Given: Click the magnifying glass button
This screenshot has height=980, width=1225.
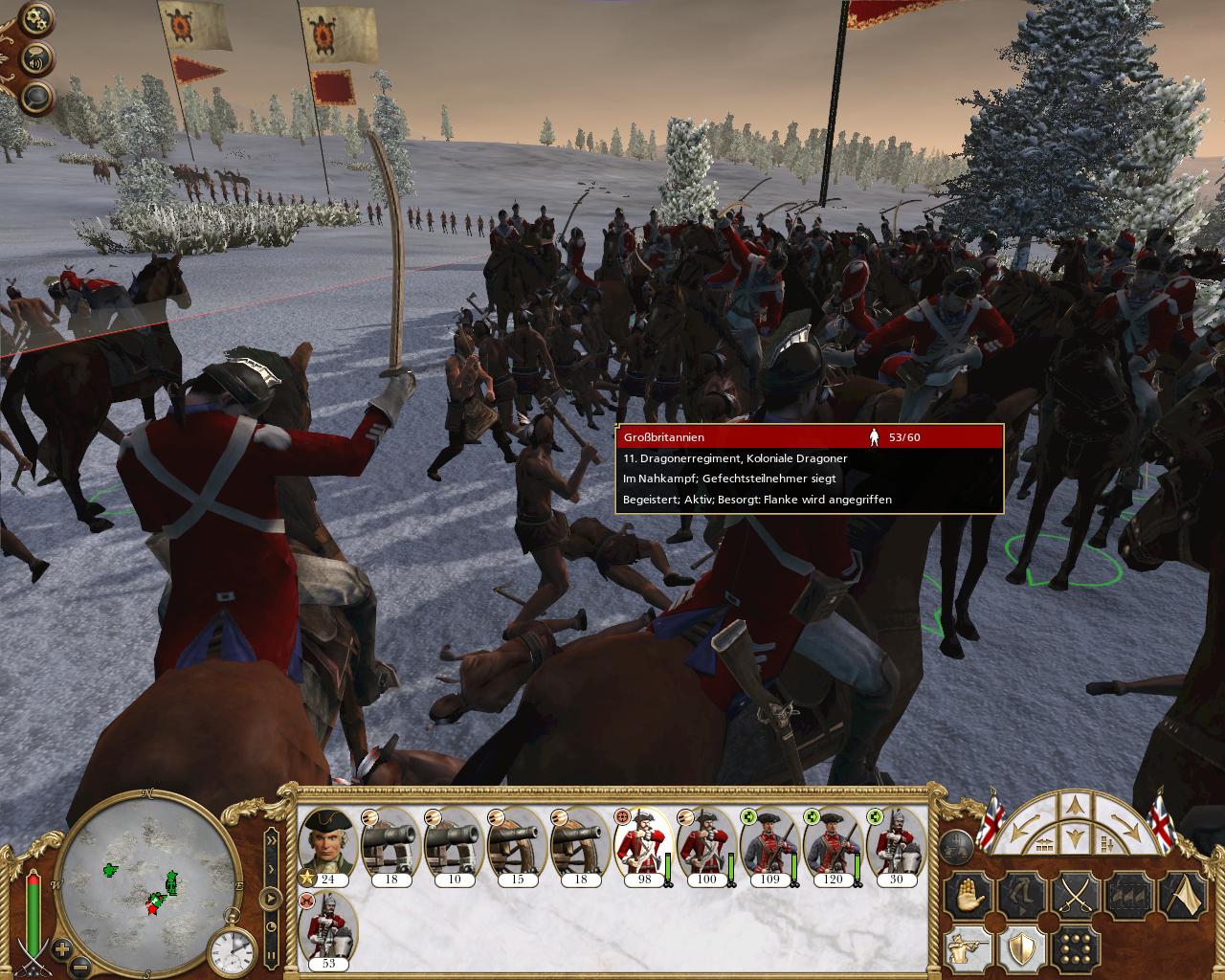Looking at the screenshot, I should [36, 96].
